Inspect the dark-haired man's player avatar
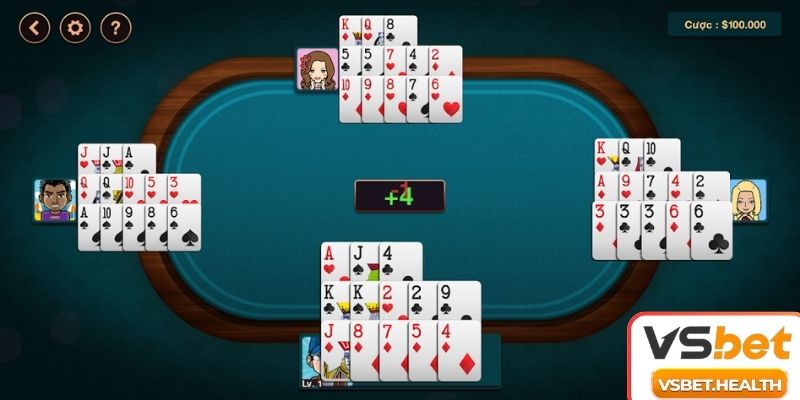The width and height of the screenshot is (800, 400). click(x=55, y=200)
